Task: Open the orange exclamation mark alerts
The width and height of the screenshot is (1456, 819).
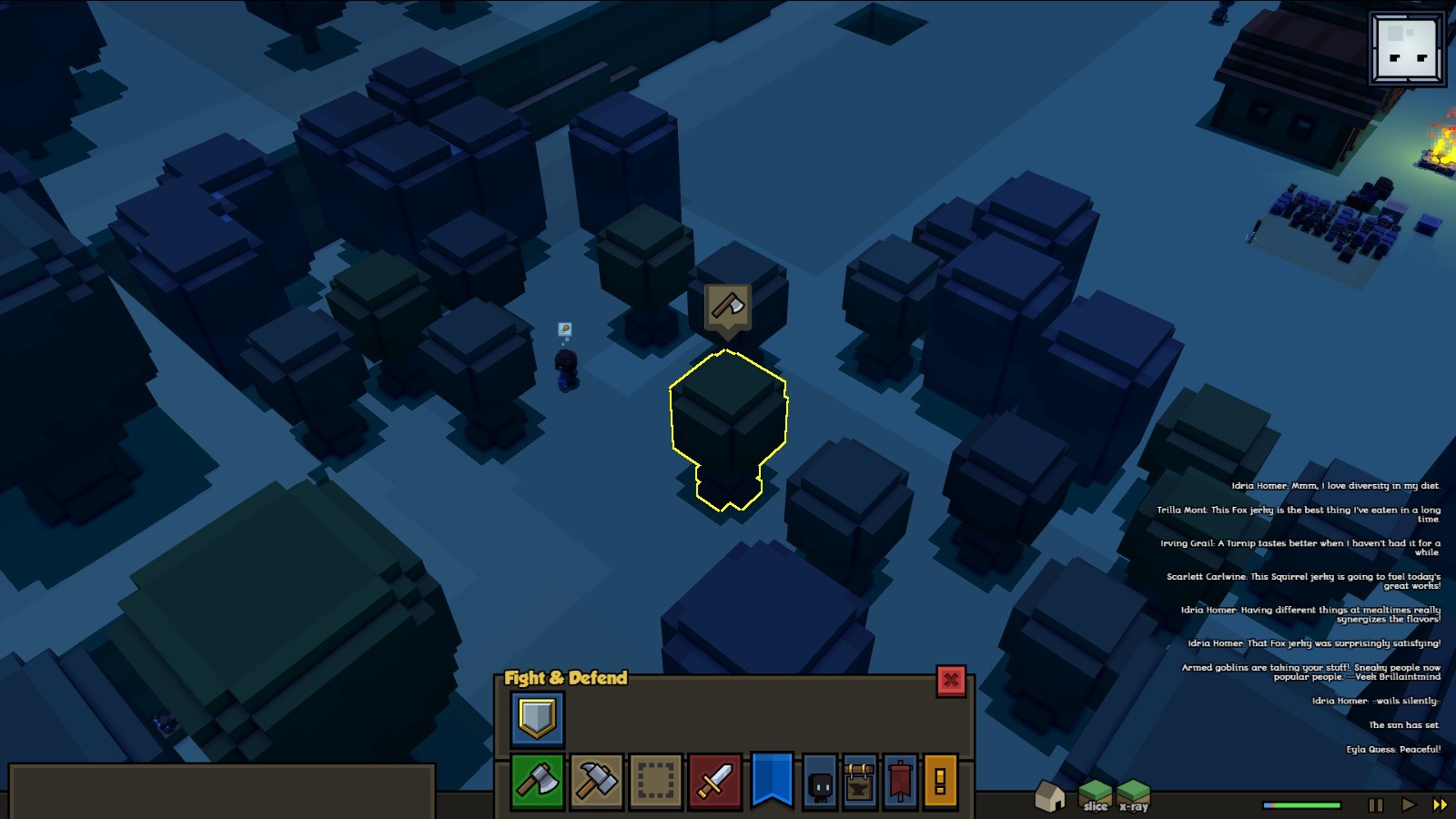Action: [x=940, y=781]
